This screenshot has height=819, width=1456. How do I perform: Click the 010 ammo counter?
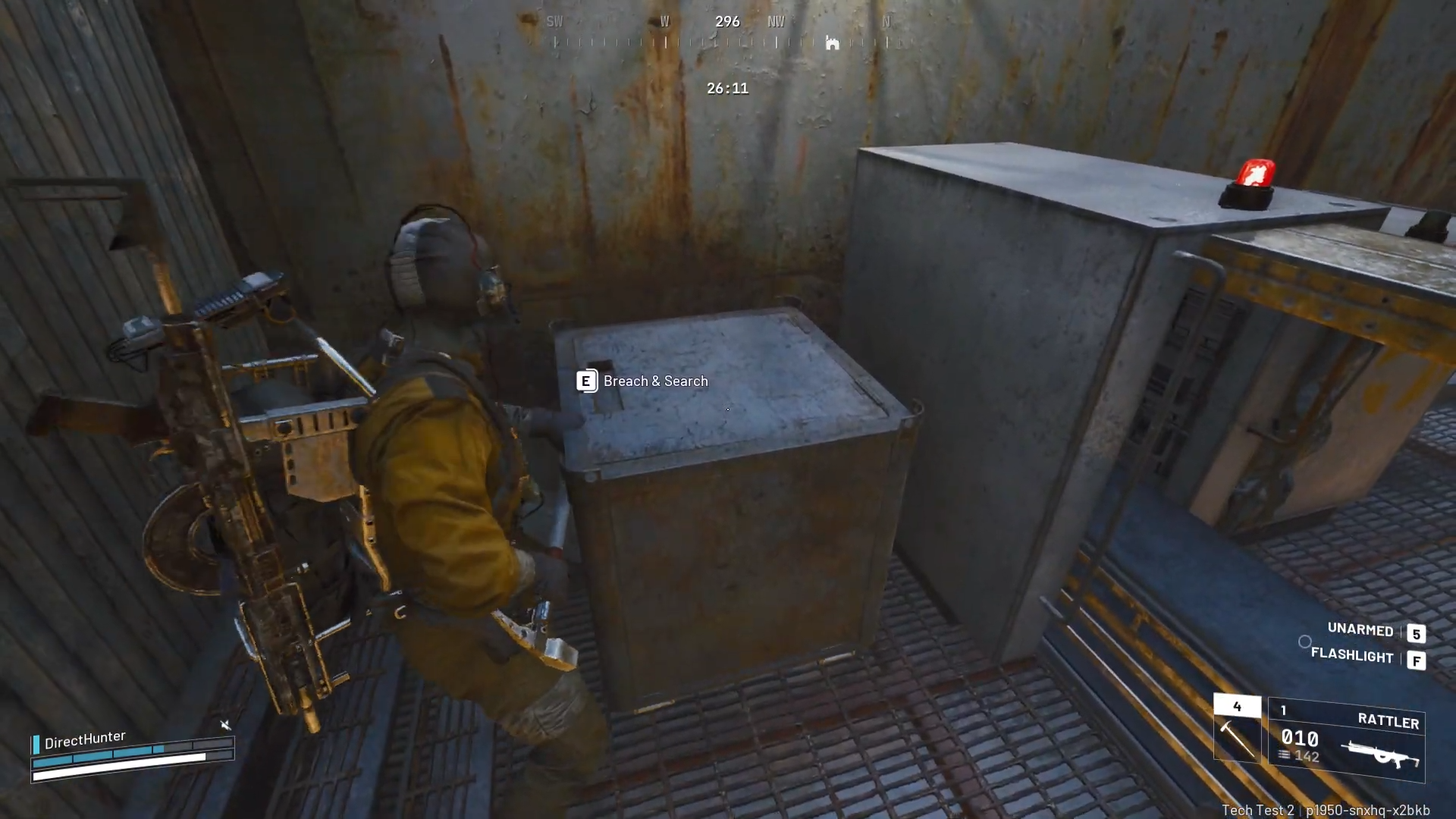point(1298,738)
